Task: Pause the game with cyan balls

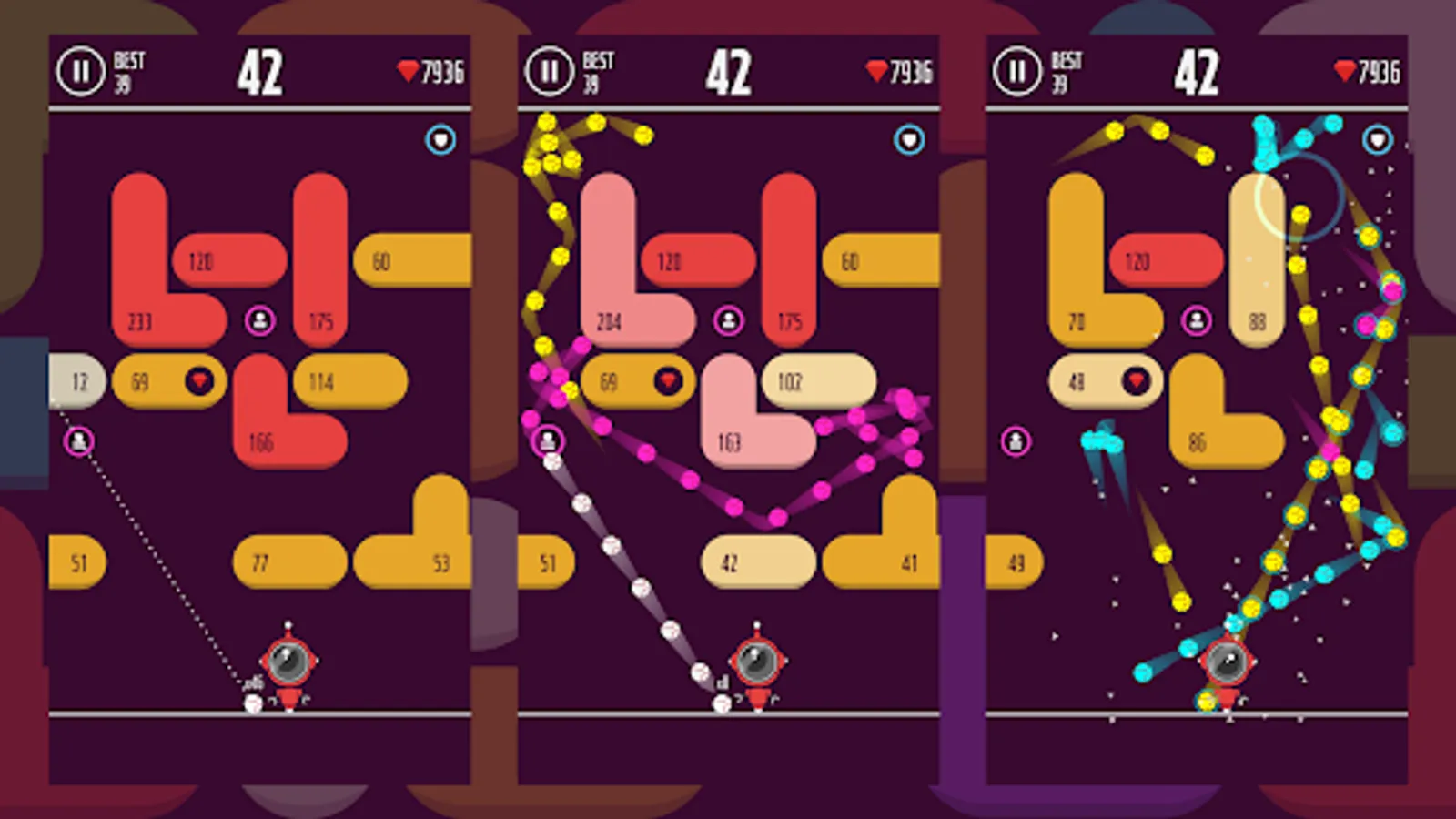Action: 1017,71
